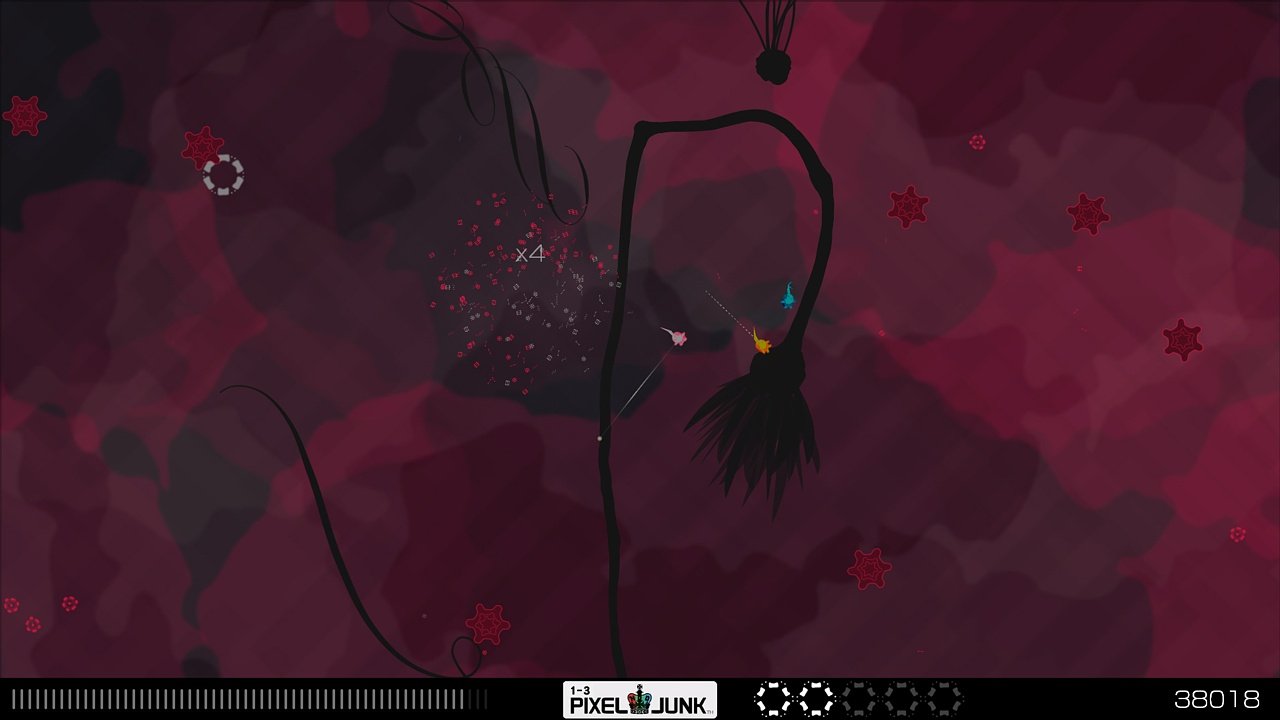
Task: Click the pink Grimp character
Action: pos(678,339)
